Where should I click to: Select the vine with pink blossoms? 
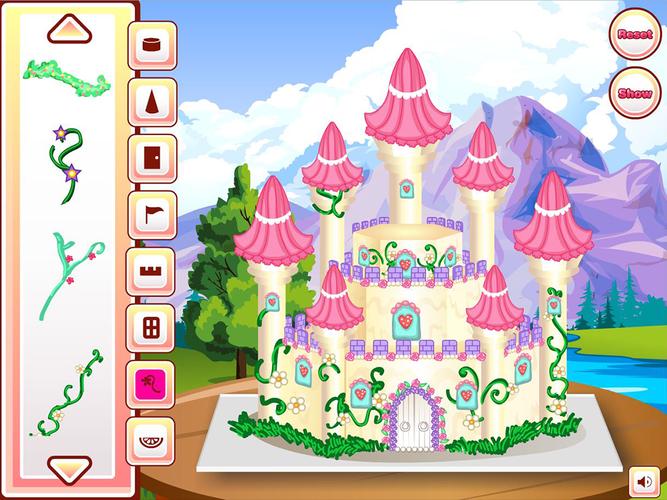pos(66,272)
